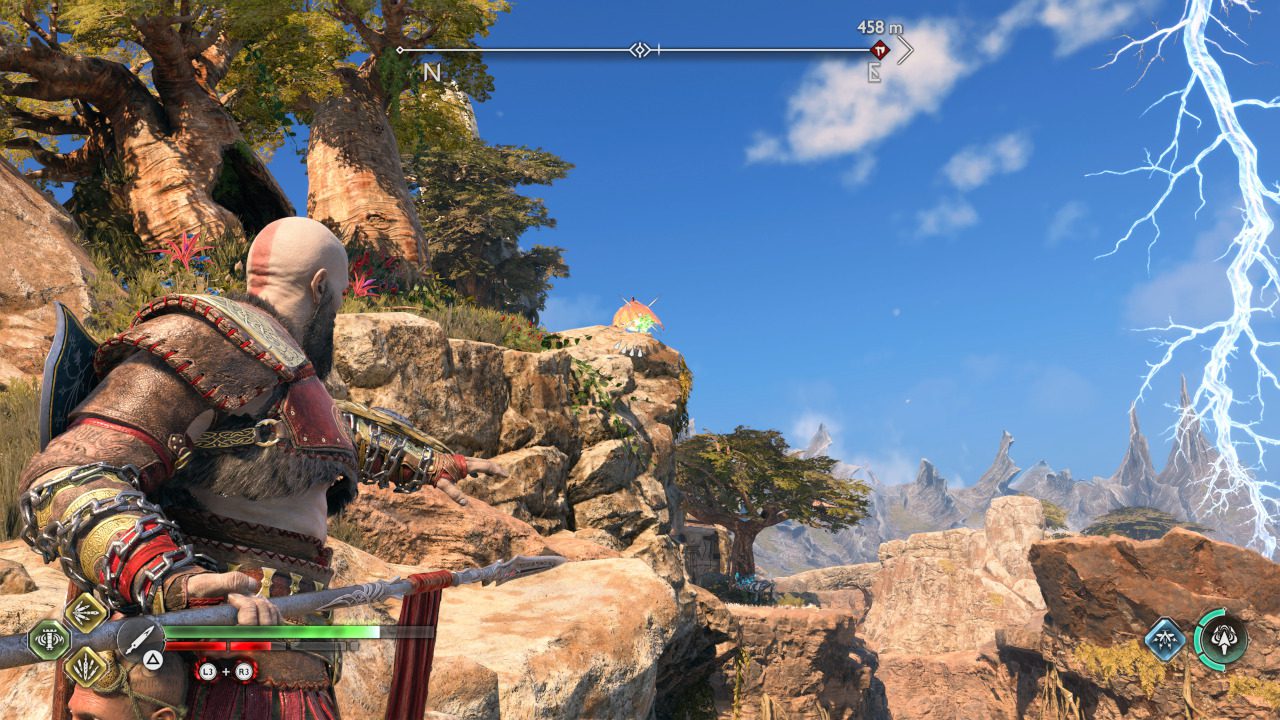Select the red quest marker on the compass

tap(879, 49)
